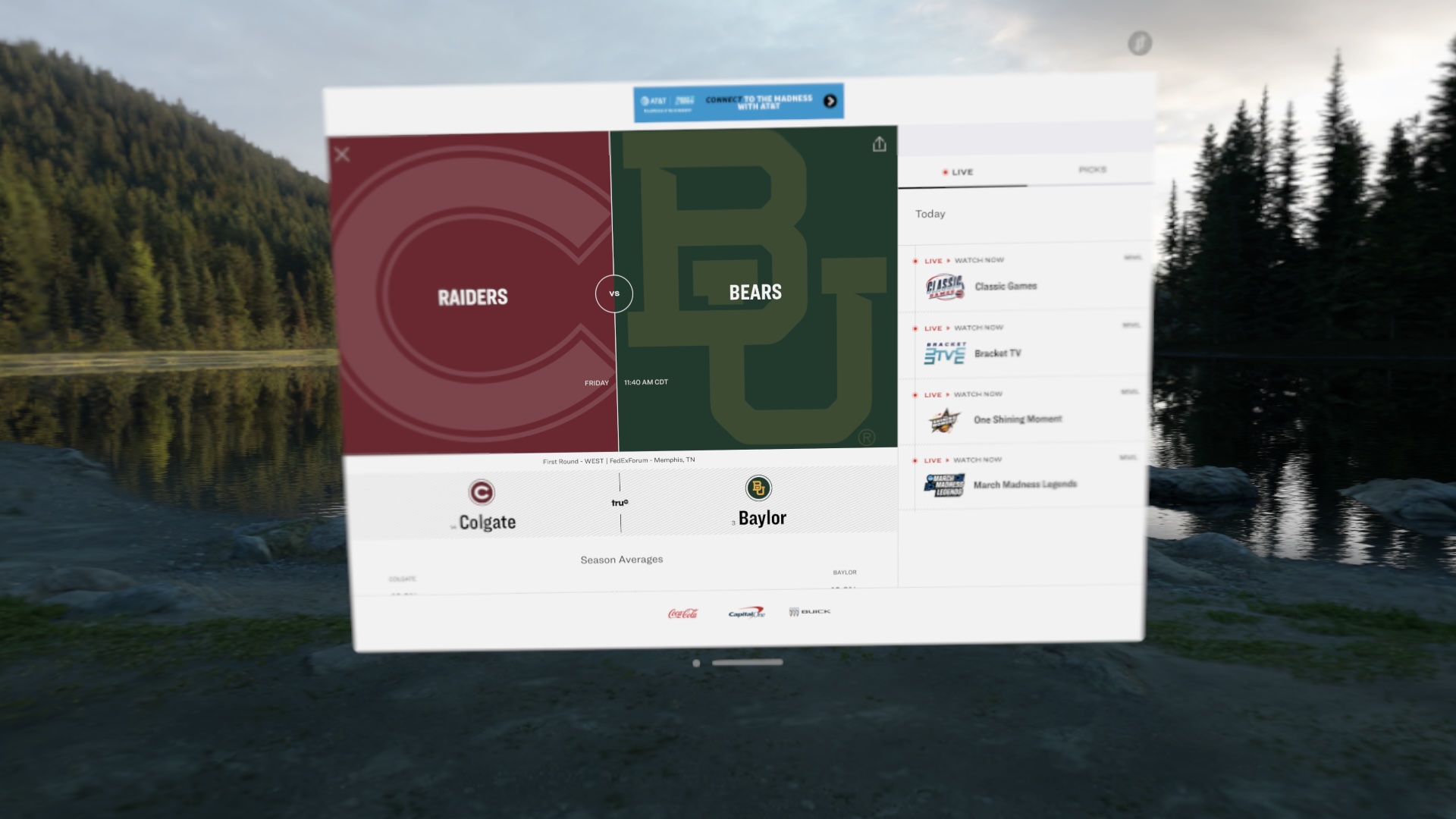Screen dimensions: 1456x819
Task: Click the Baylor BU circular team logo
Action: 758,489
